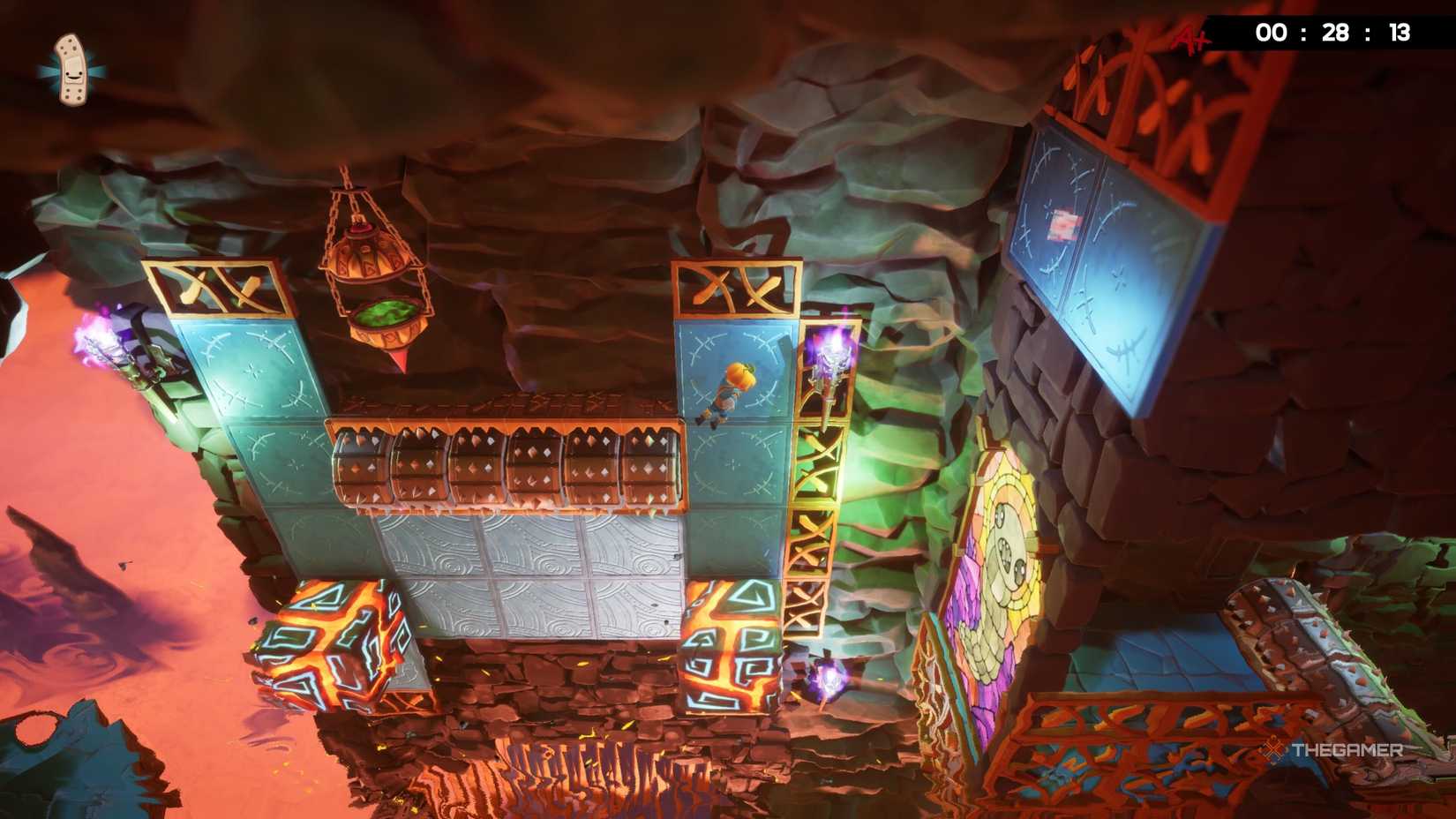Select the pumpkin-headed player character

pos(728,388)
